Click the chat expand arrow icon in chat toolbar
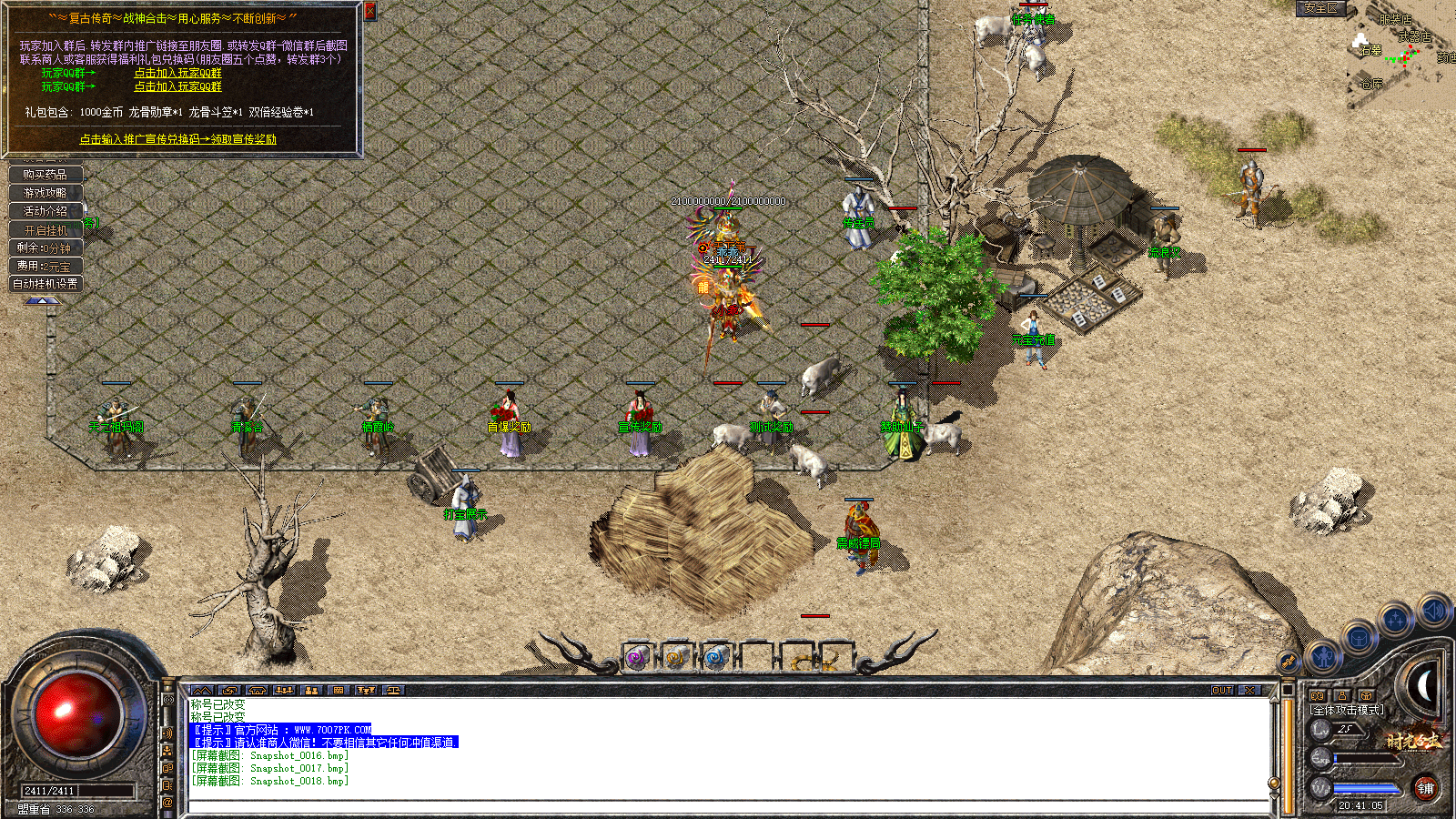 202,690
